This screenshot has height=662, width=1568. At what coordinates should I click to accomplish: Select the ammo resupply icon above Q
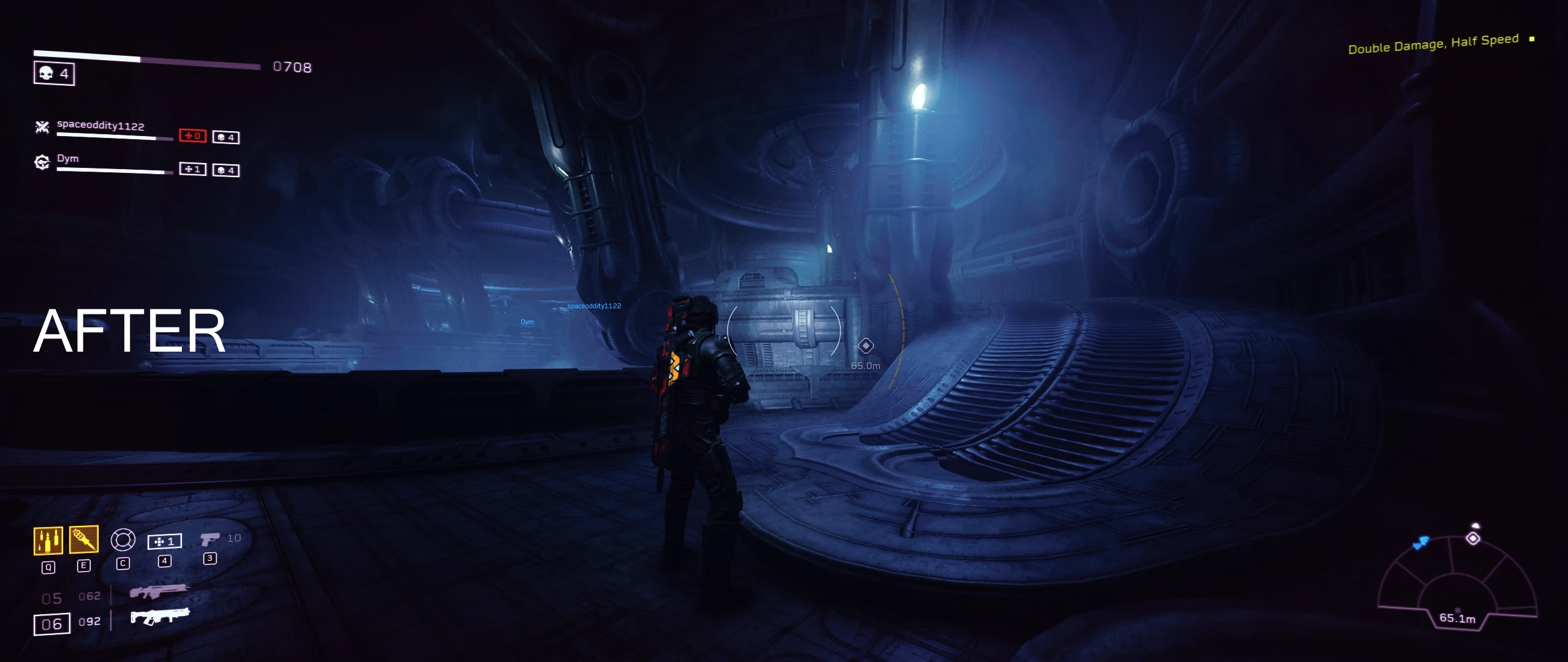point(48,541)
